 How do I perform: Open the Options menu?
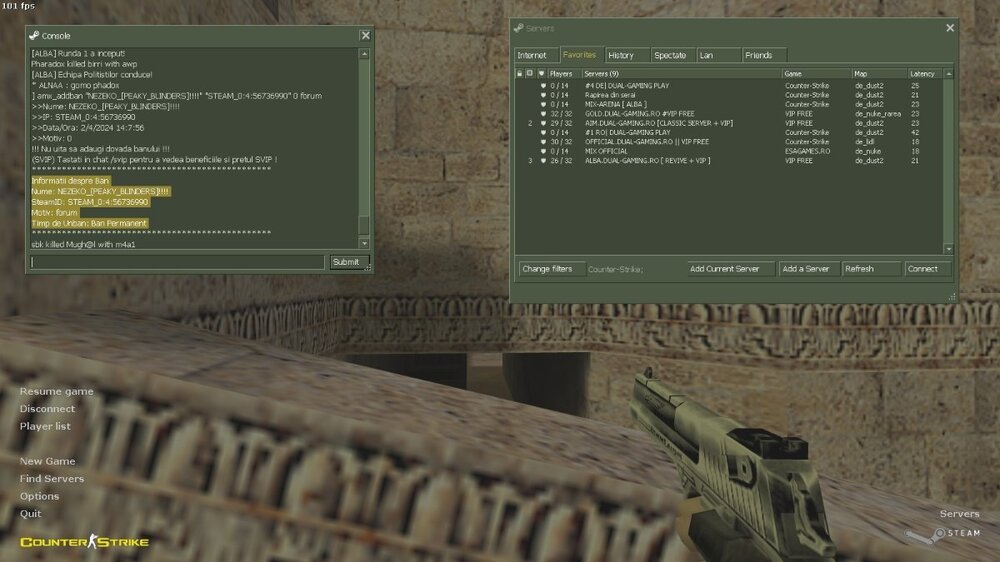(40, 496)
